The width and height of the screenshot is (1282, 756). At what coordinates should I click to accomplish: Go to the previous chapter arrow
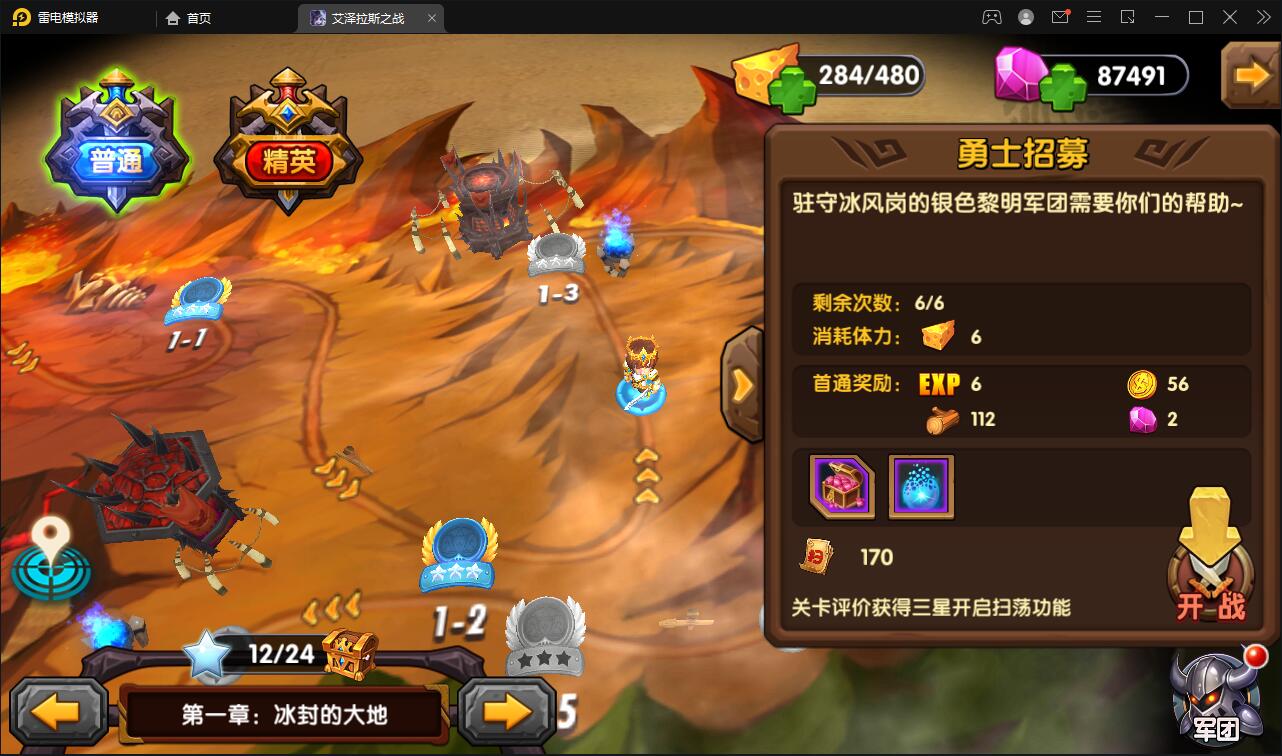(59, 712)
